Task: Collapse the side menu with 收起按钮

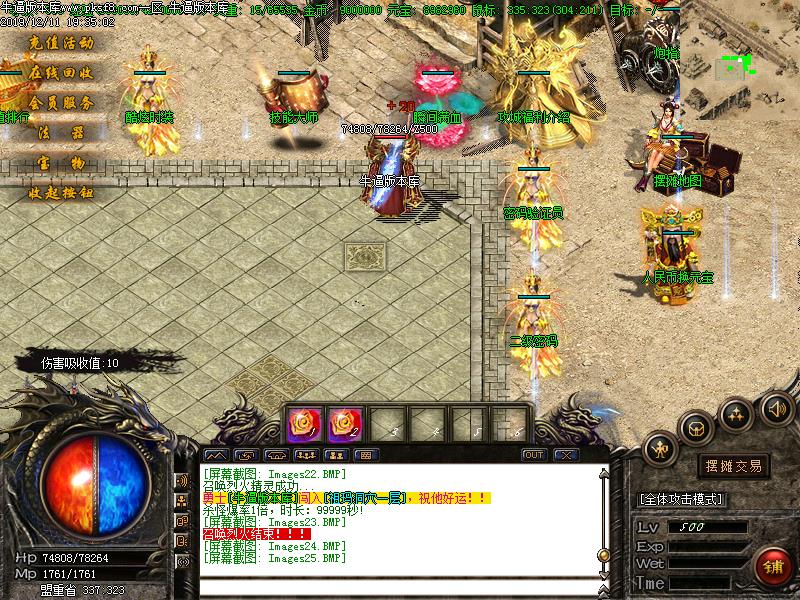Action: tap(60, 192)
